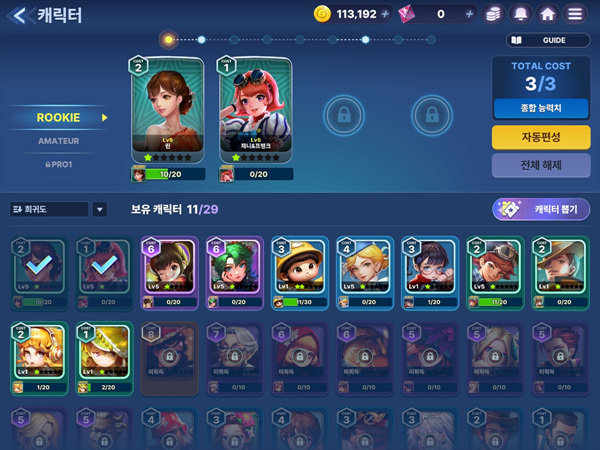Choose 전체 해제 to clear all
The width and height of the screenshot is (600, 450).
pyautogui.click(x=541, y=165)
